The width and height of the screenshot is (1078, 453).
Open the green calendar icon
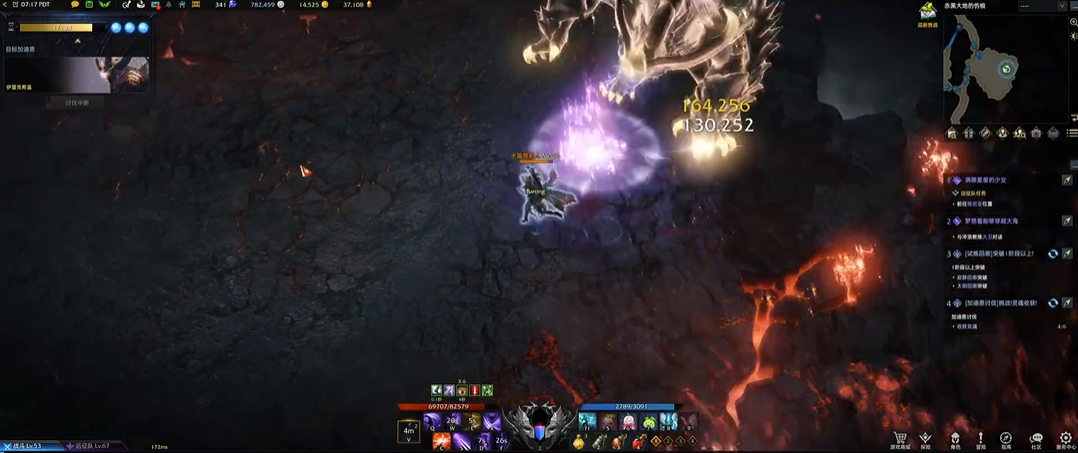pyautogui.click(x=89, y=5)
